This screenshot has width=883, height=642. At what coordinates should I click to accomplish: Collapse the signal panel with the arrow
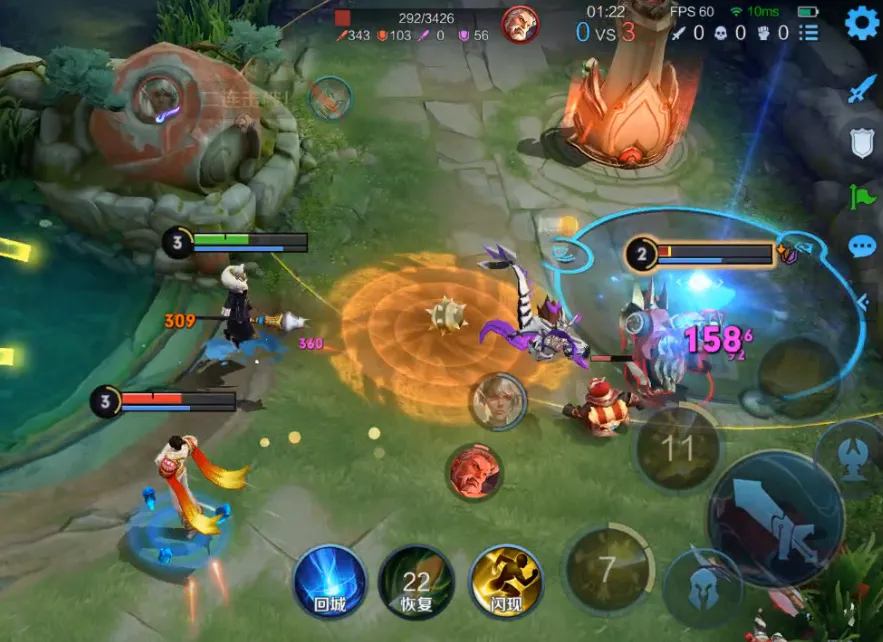864,298
